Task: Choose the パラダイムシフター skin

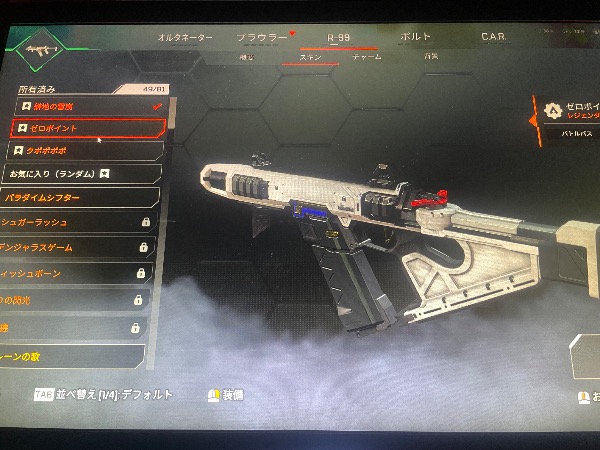Action: pos(80,199)
